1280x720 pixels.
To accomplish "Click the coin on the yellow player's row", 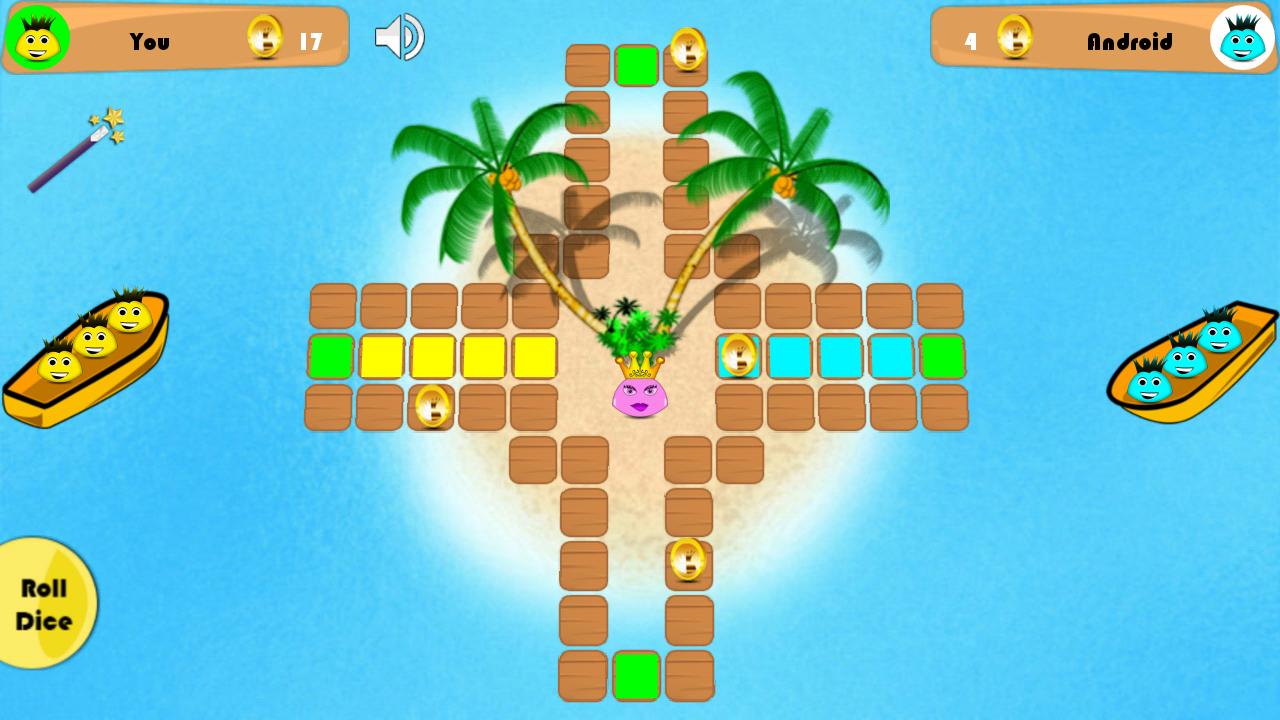I will 430,407.
